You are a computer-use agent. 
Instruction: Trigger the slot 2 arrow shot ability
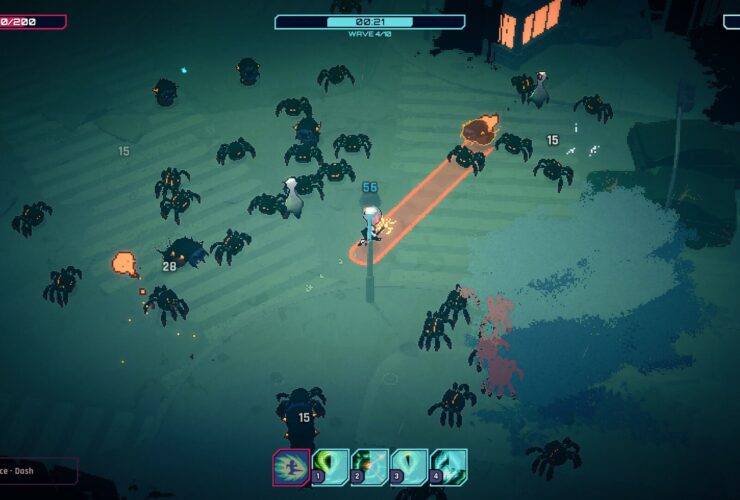pyautogui.click(x=369, y=466)
